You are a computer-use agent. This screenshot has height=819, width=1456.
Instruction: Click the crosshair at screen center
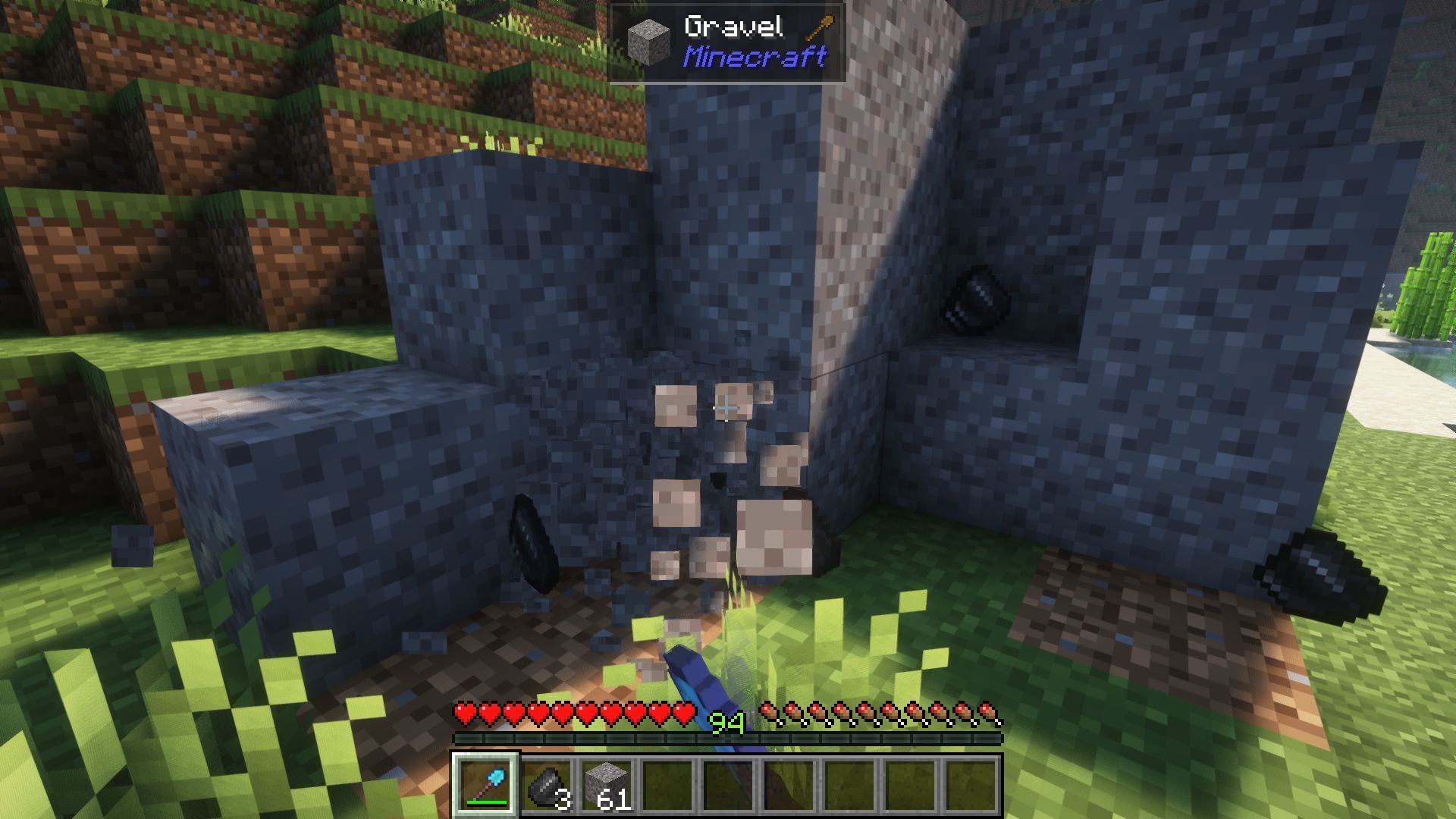click(726, 407)
